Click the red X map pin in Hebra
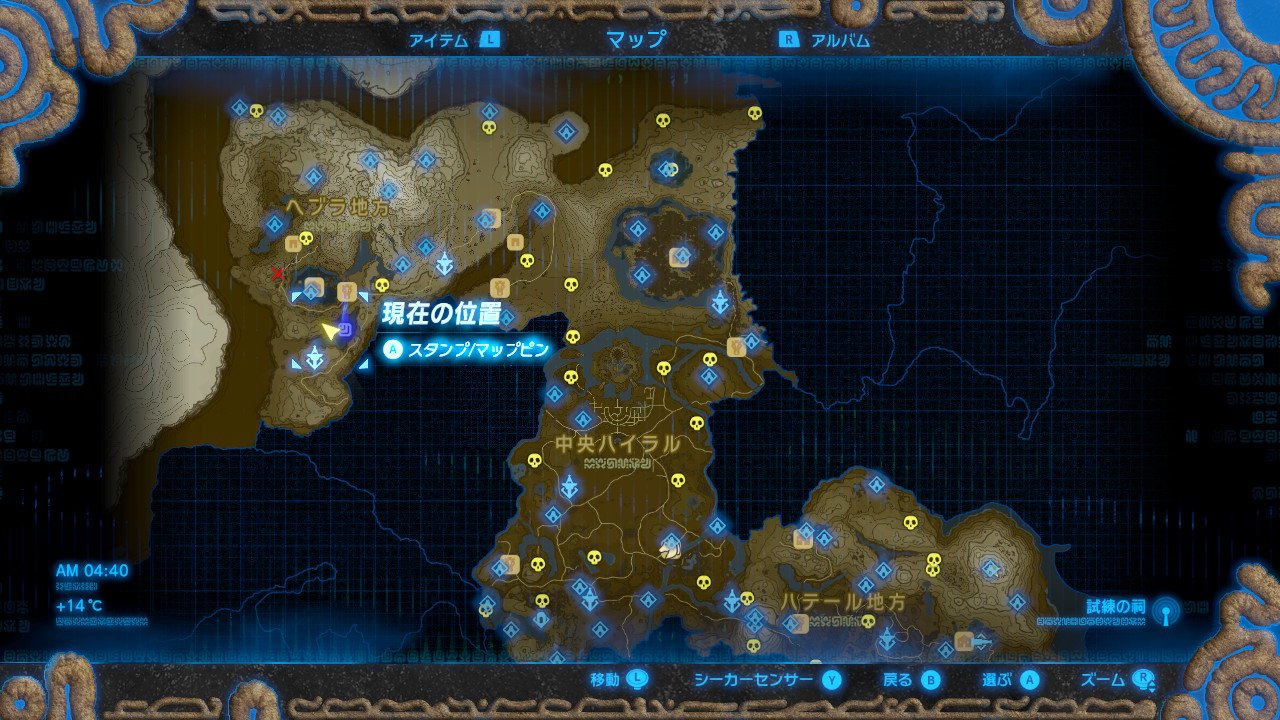The image size is (1280, 720). tap(278, 274)
